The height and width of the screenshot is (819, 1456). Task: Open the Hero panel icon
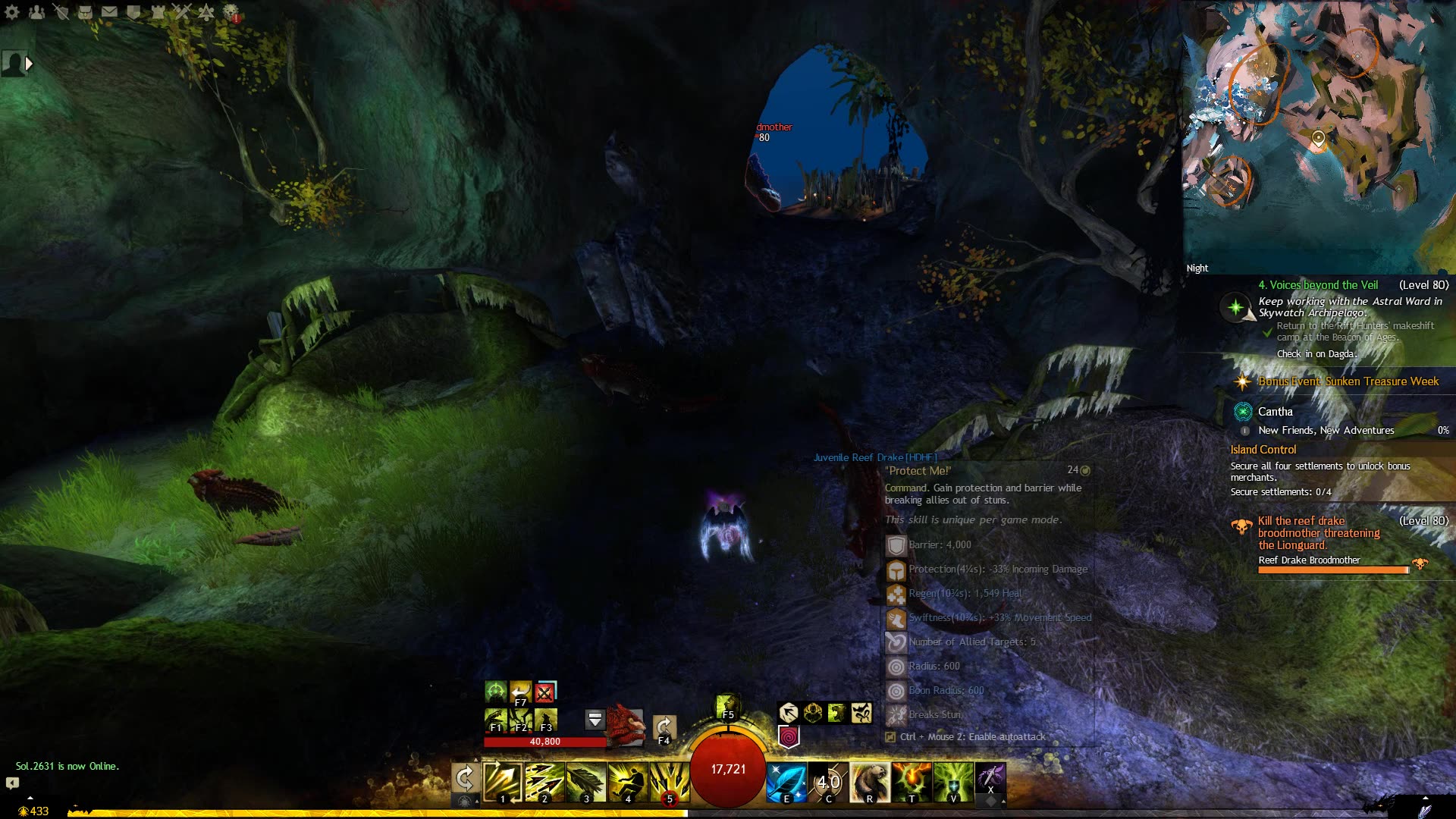click(x=61, y=12)
